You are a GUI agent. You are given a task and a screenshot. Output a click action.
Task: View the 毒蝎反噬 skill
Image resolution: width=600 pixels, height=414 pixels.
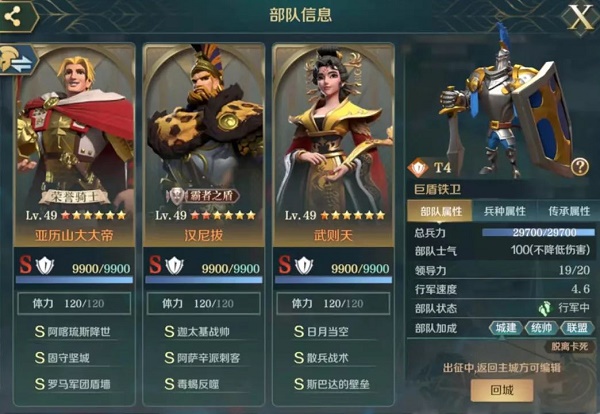[x=206, y=383]
